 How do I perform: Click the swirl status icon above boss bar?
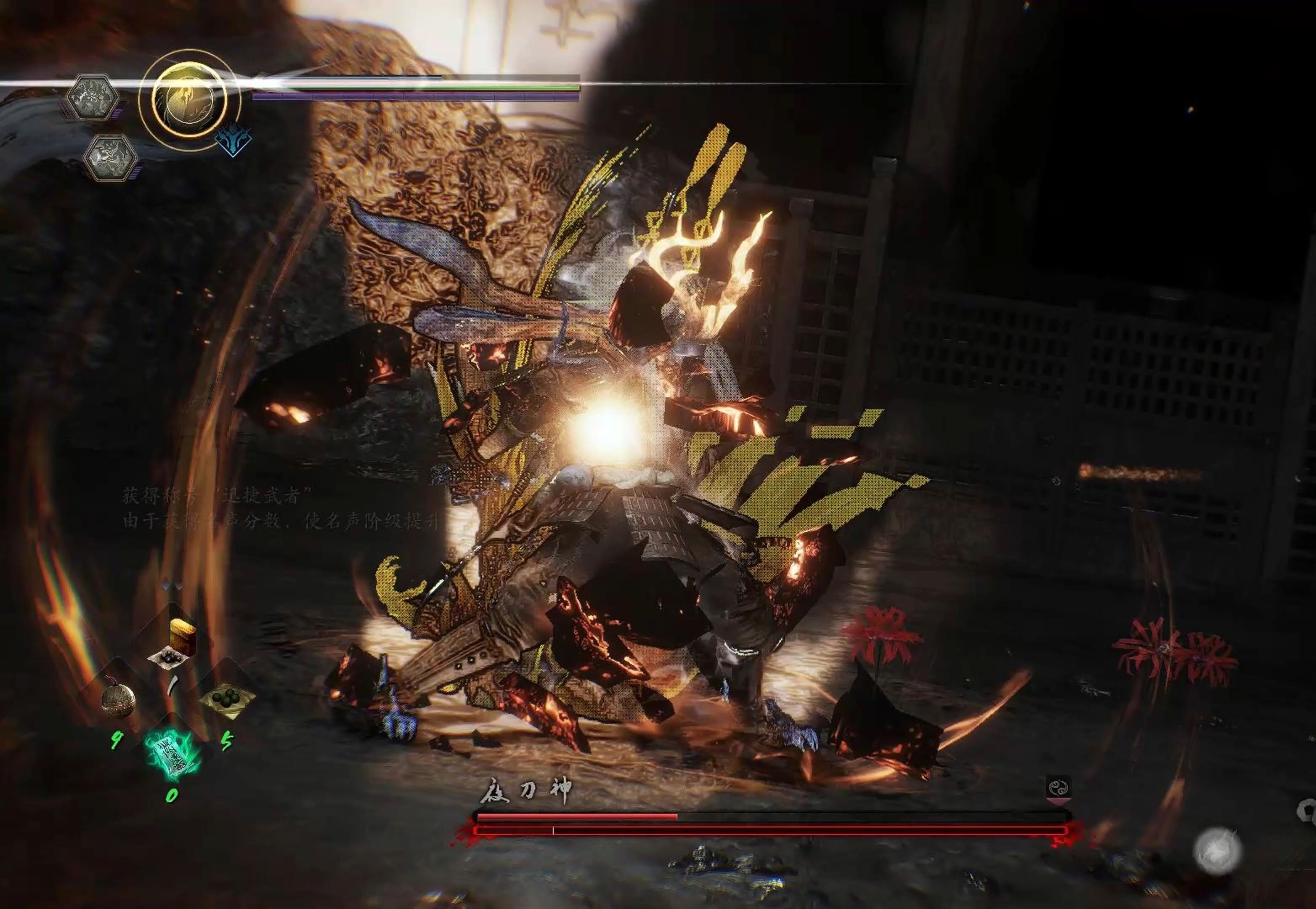[1058, 788]
